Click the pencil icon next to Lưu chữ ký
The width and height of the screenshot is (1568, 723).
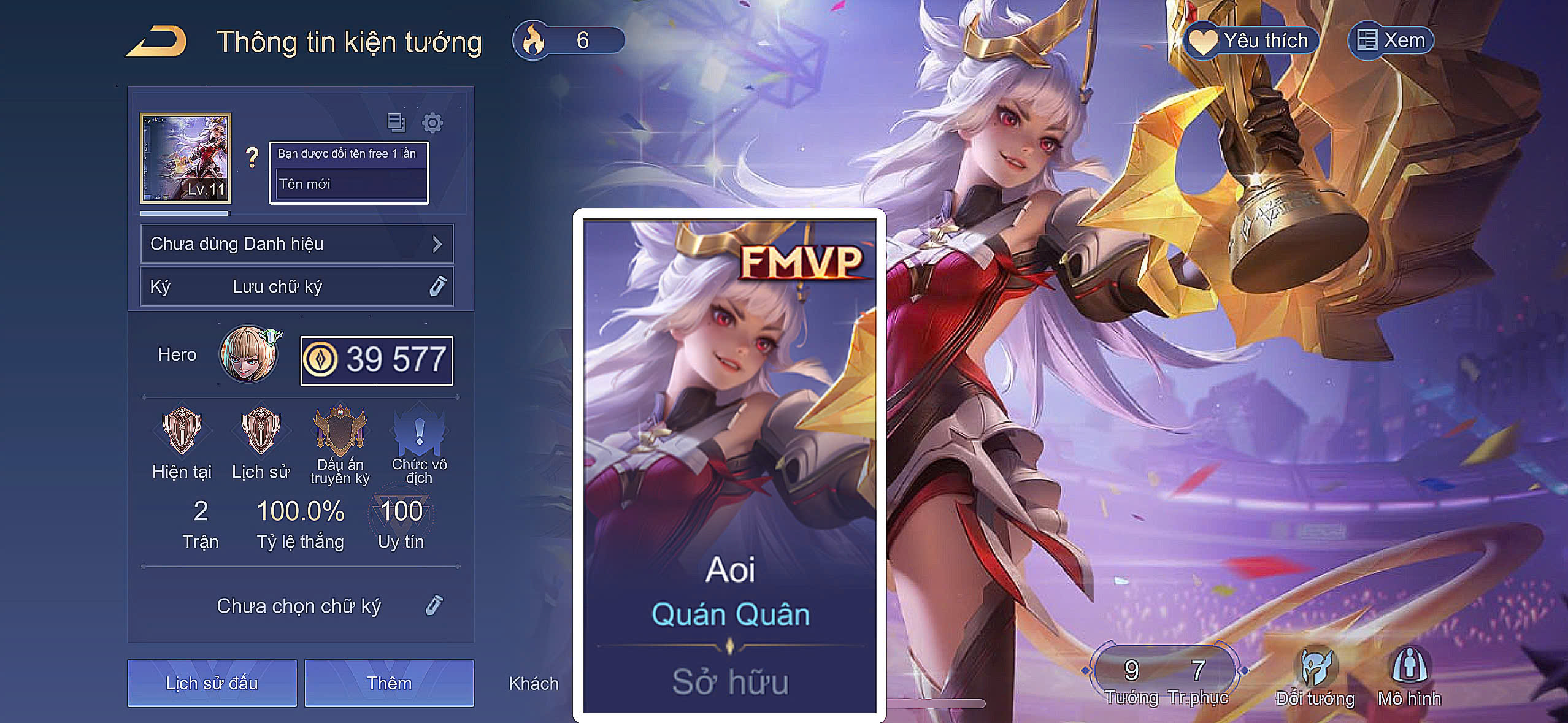[x=436, y=286]
